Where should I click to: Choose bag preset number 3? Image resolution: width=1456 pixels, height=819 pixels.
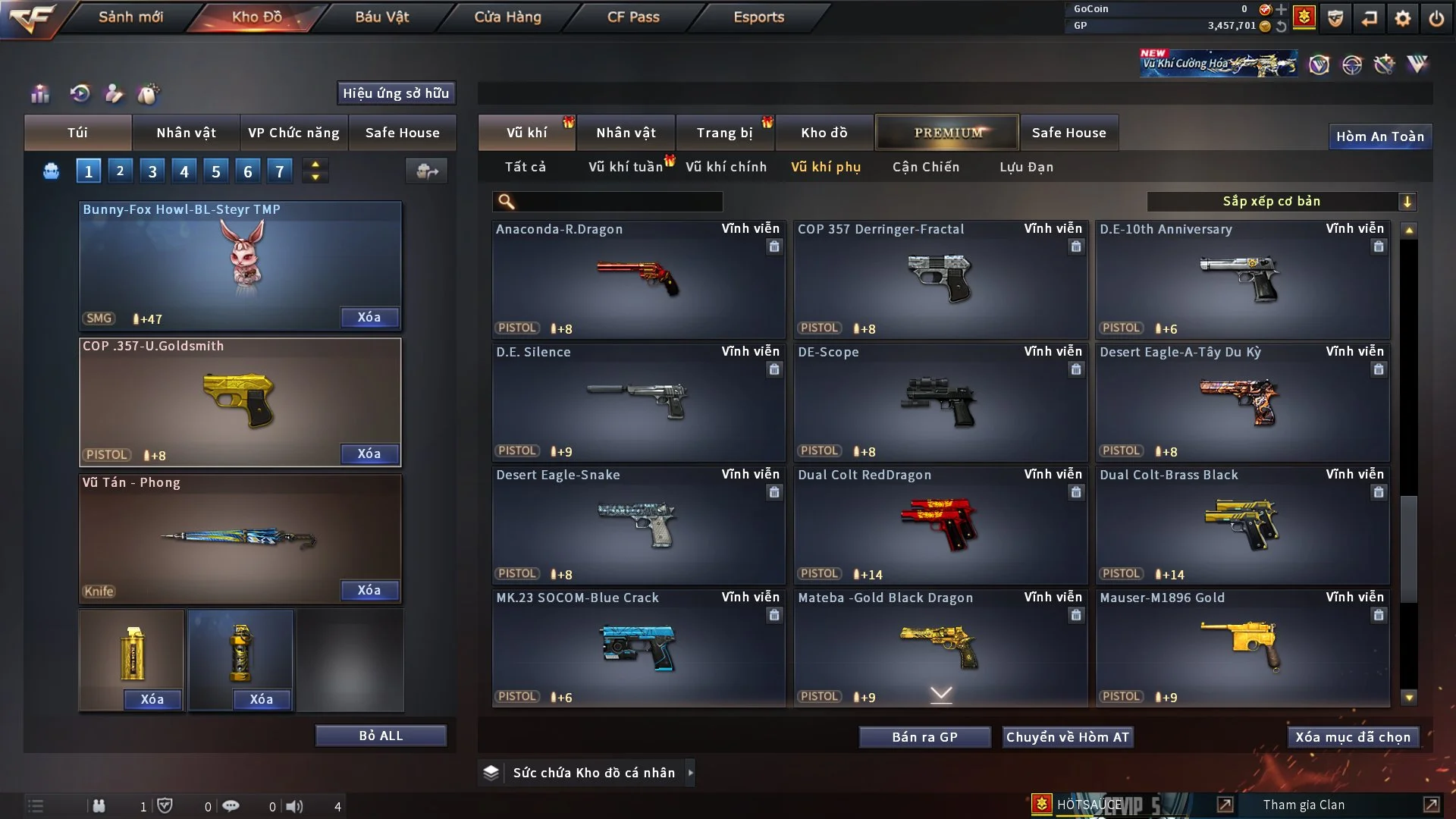(152, 171)
